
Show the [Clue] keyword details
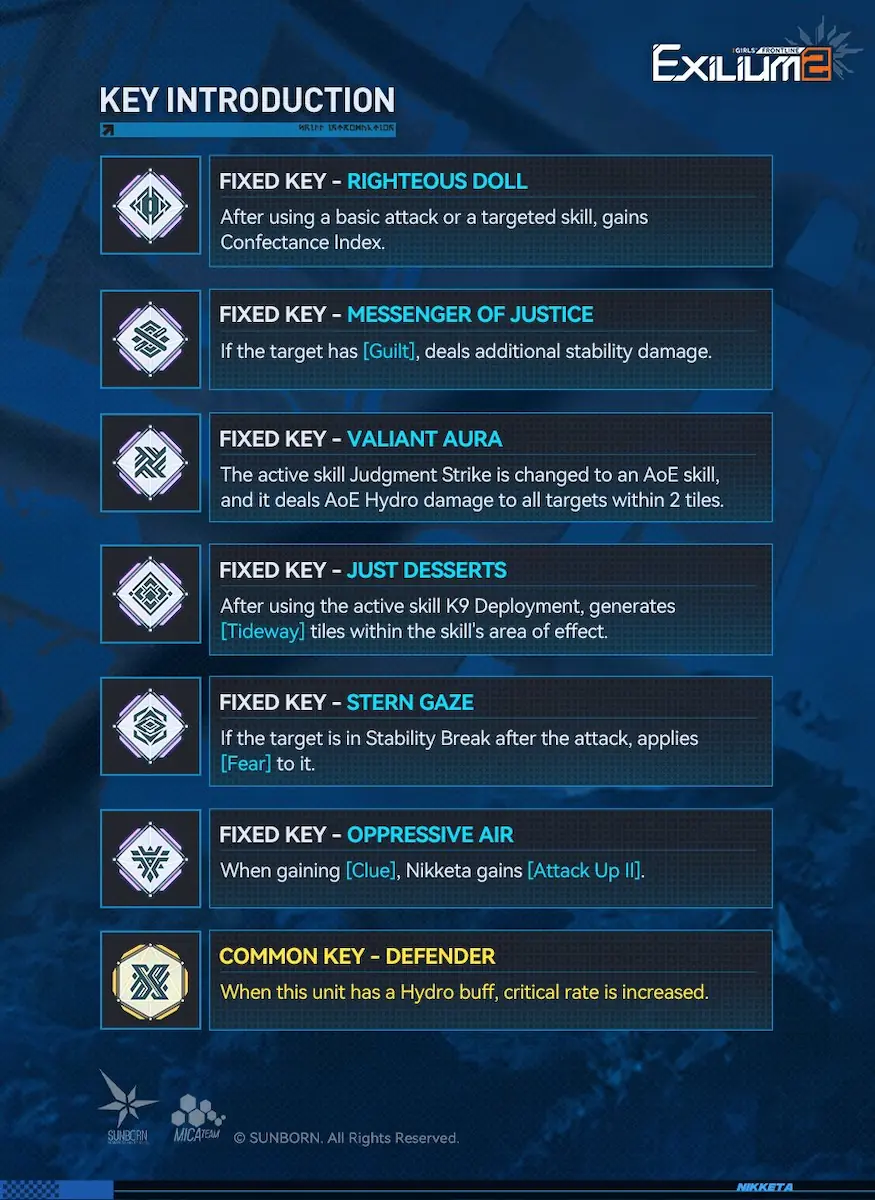pos(370,871)
